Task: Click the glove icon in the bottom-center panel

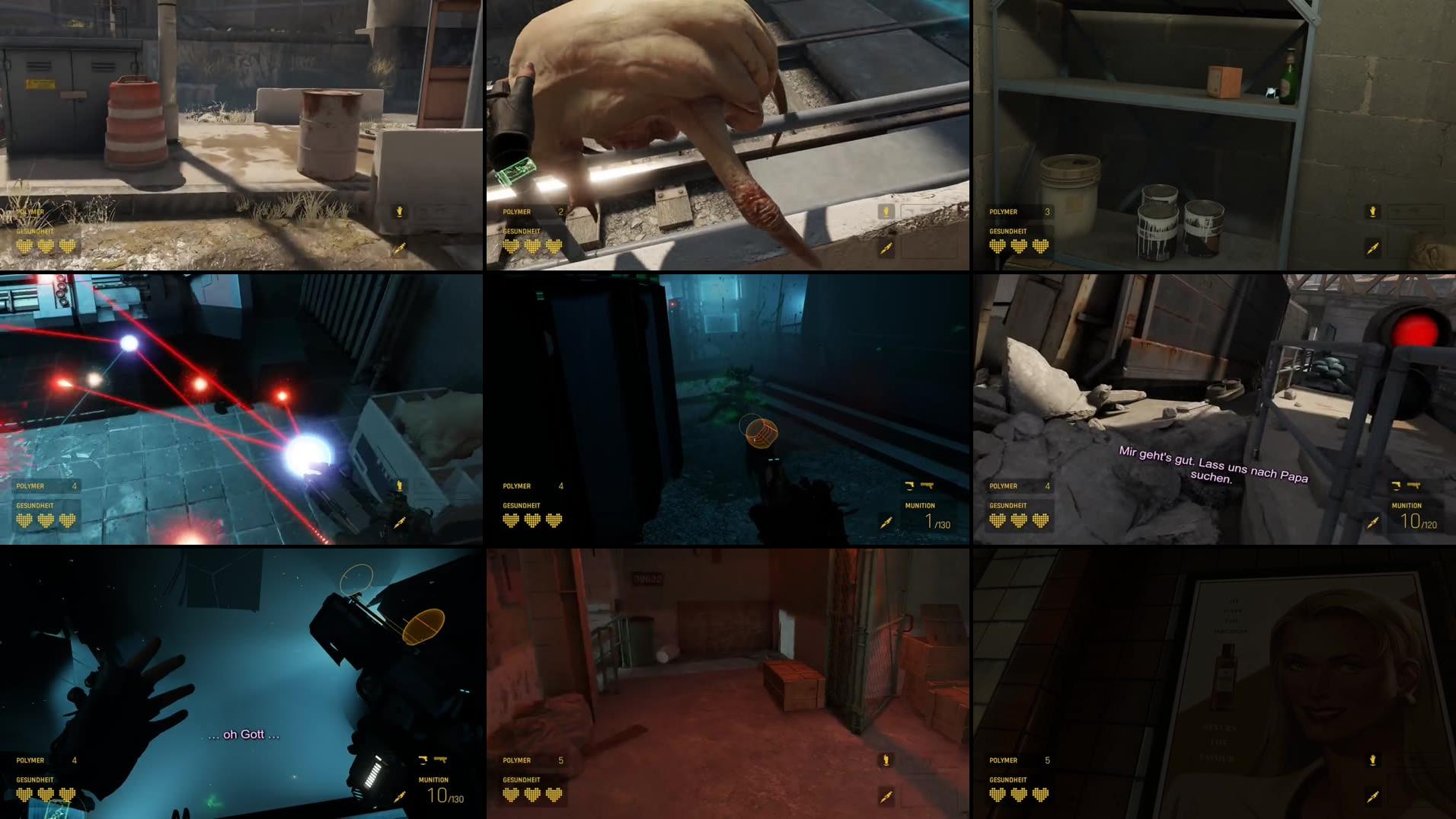Action: (x=887, y=760)
